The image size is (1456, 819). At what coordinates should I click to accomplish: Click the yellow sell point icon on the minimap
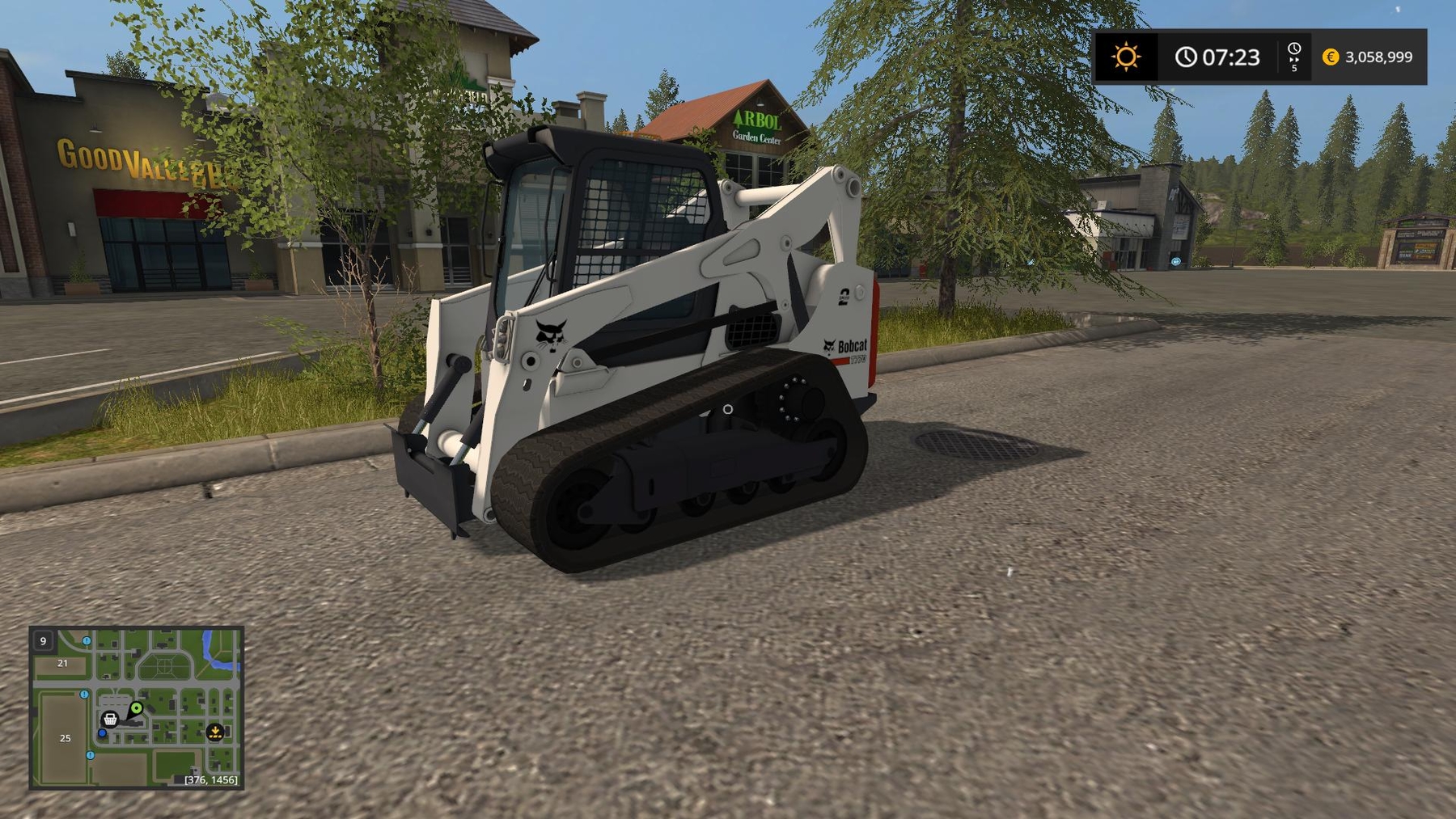[215, 732]
